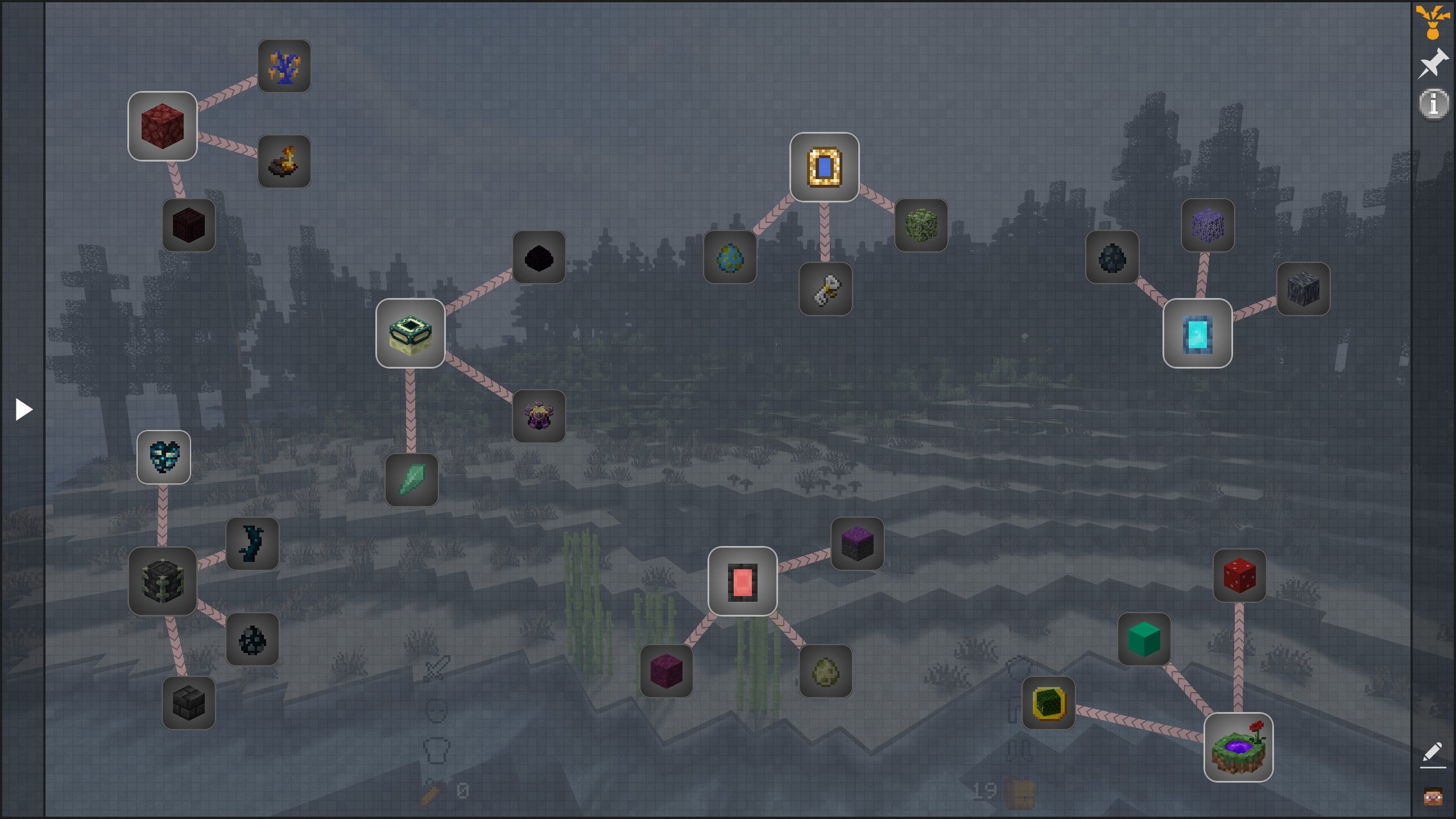The height and width of the screenshot is (819, 1456).
Task: Select the teal emerald-colored block node
Action: [1144, 639]
